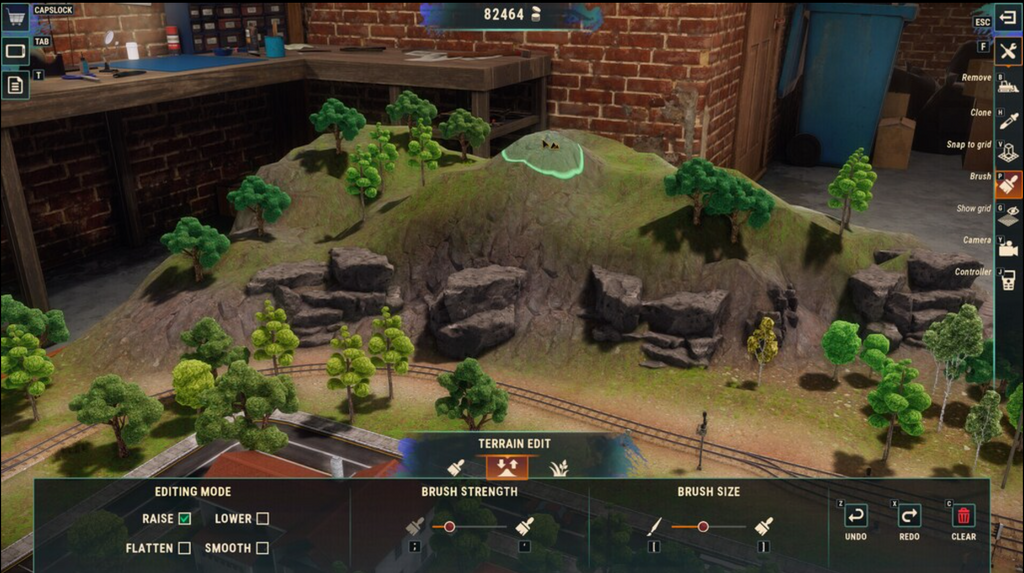Tick the Flatten editing mode checkbox
The height and width of the screenshot is (573, 1024).
[x=184, y=547]
